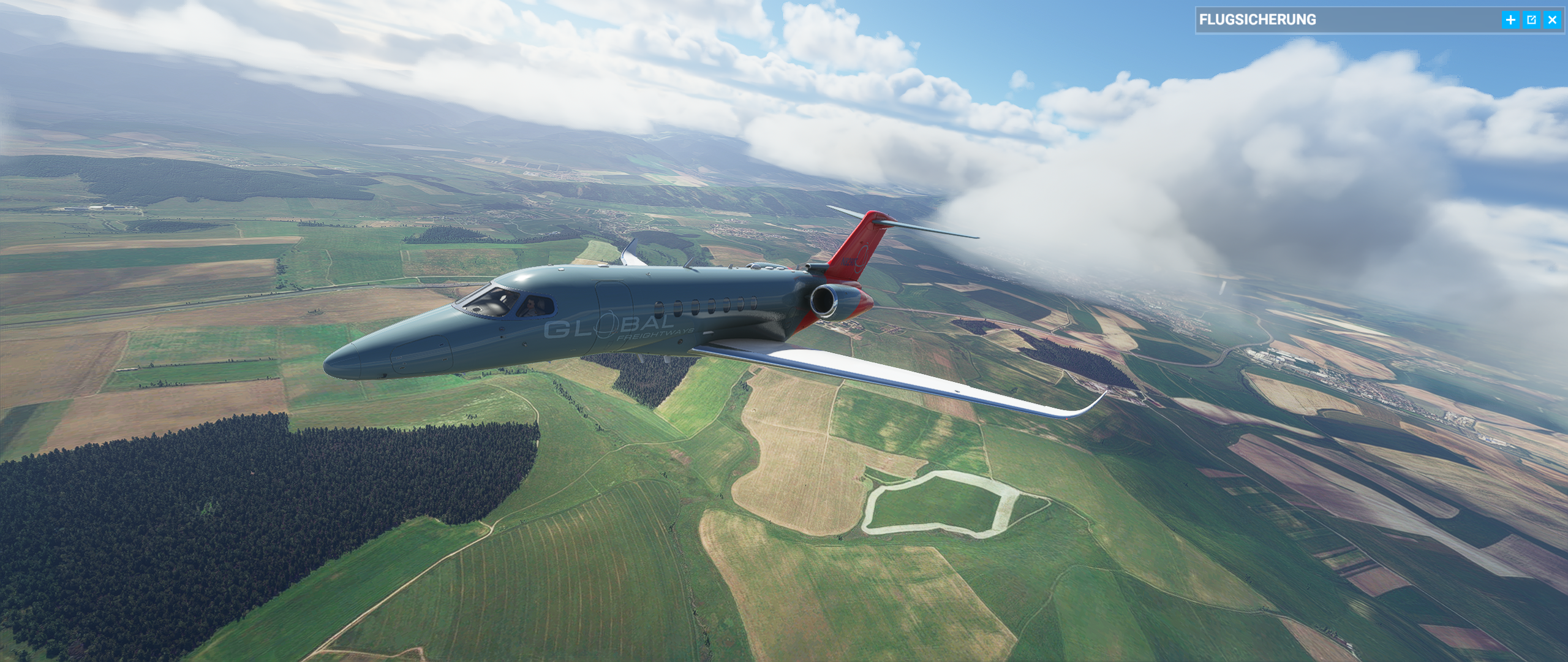This screenshot has height=662, width=1568.
Task: Pop out the Flugsicherung panel into a window
Action: pyautogui.click(x=1531, y=20)
